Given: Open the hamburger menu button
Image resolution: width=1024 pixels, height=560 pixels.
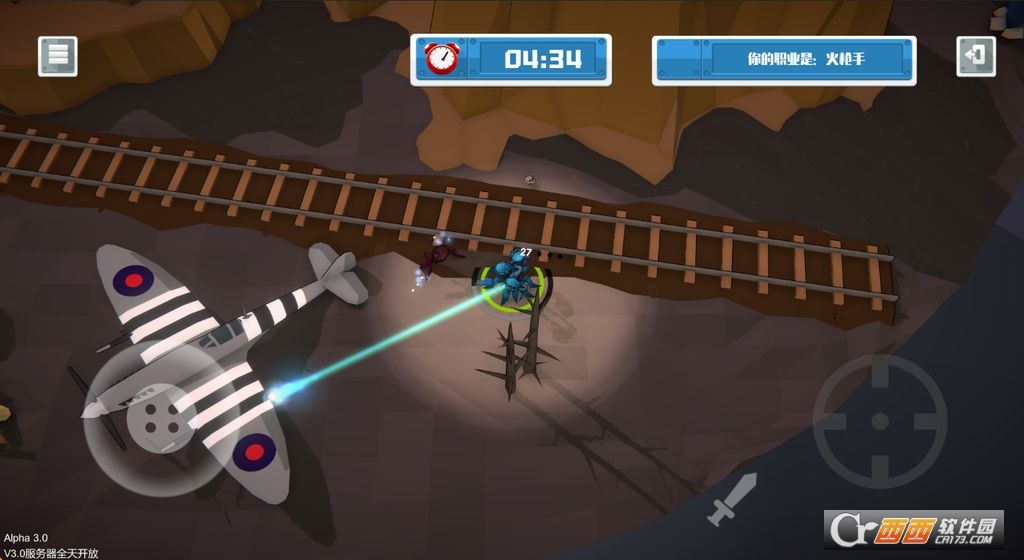Looking at the screenshot, I should pyautogui.click(x=58, y=56).
